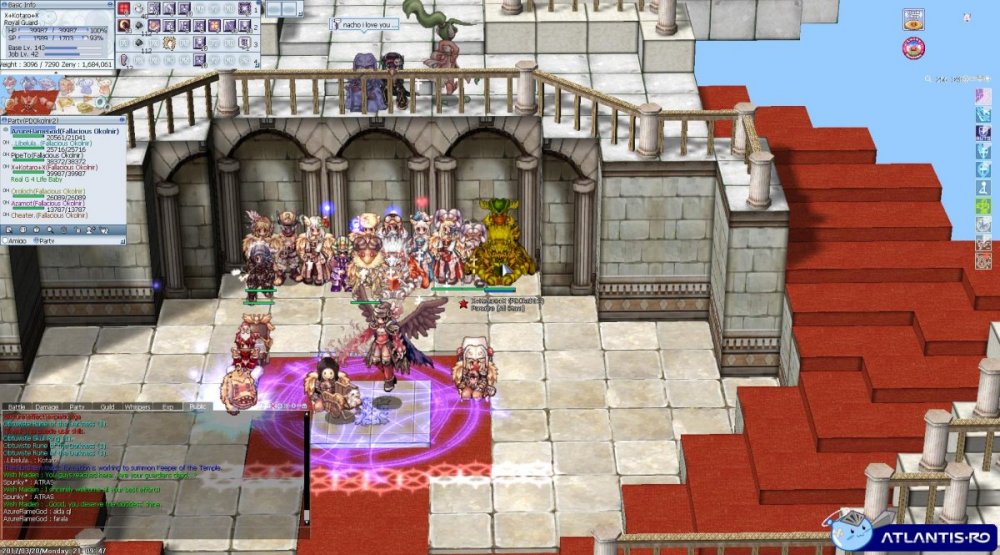
Task: Show the Guild chat tab
Action: point(106,407)
